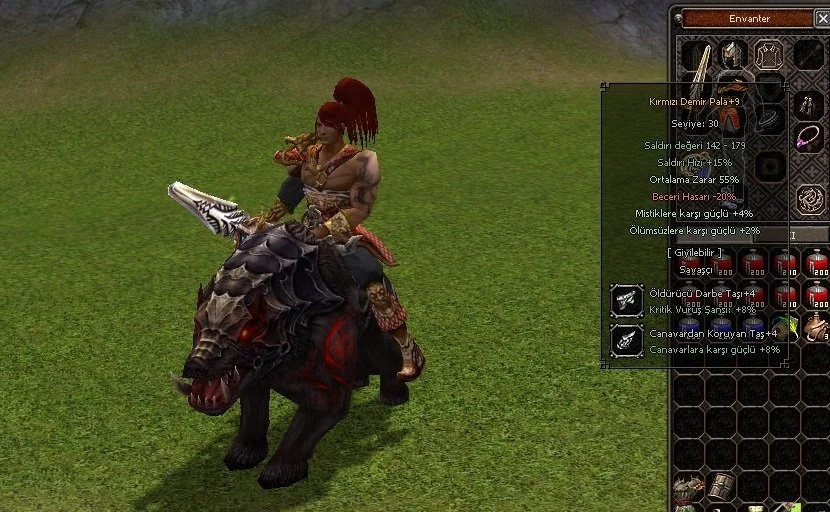Select the equipped earrings slot
830x512 pixels.
[807, 104]
